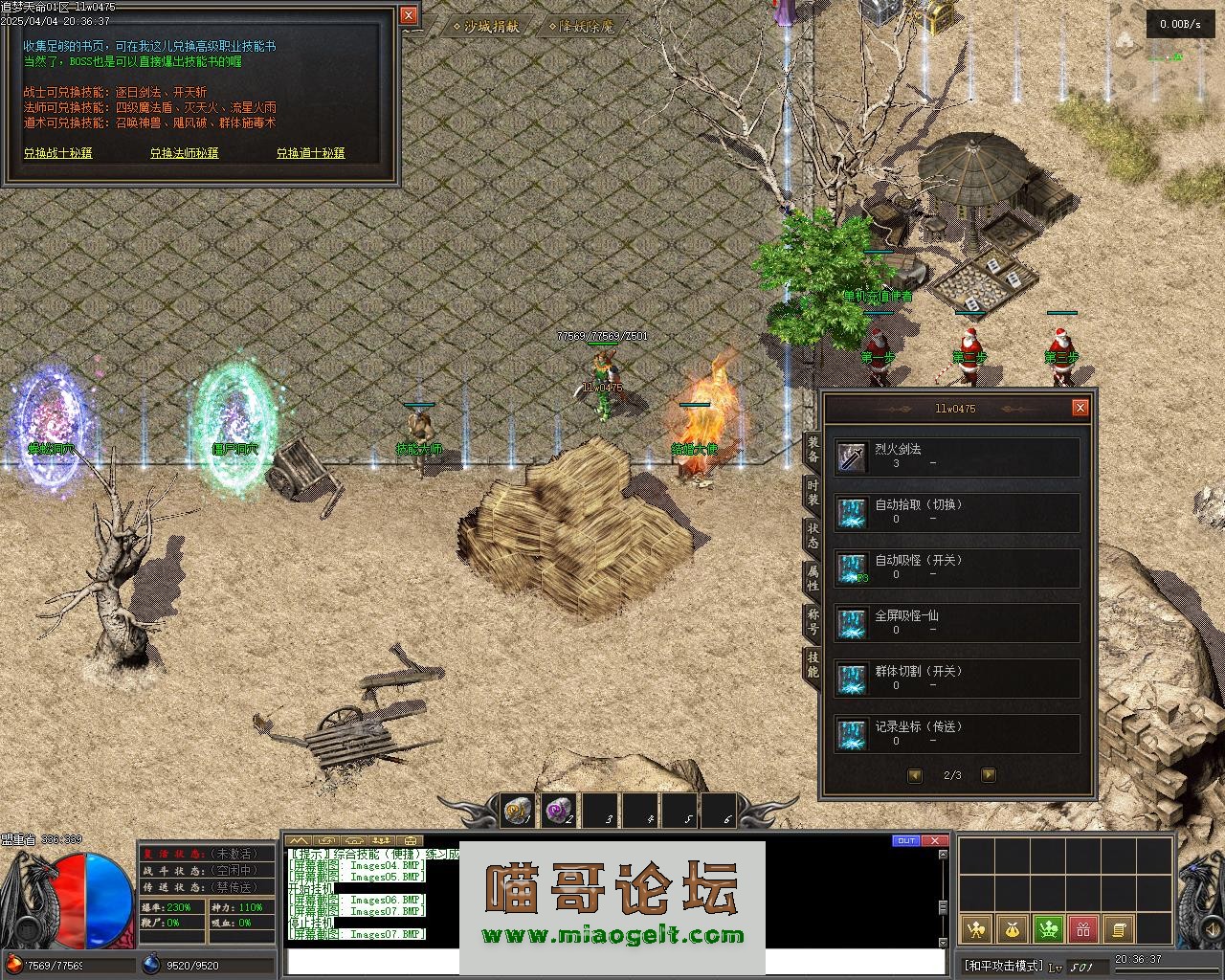Image resolution: width=1225 pixels, height=980 pixels.
Task: Go to the next skill page
Action: 989,775
